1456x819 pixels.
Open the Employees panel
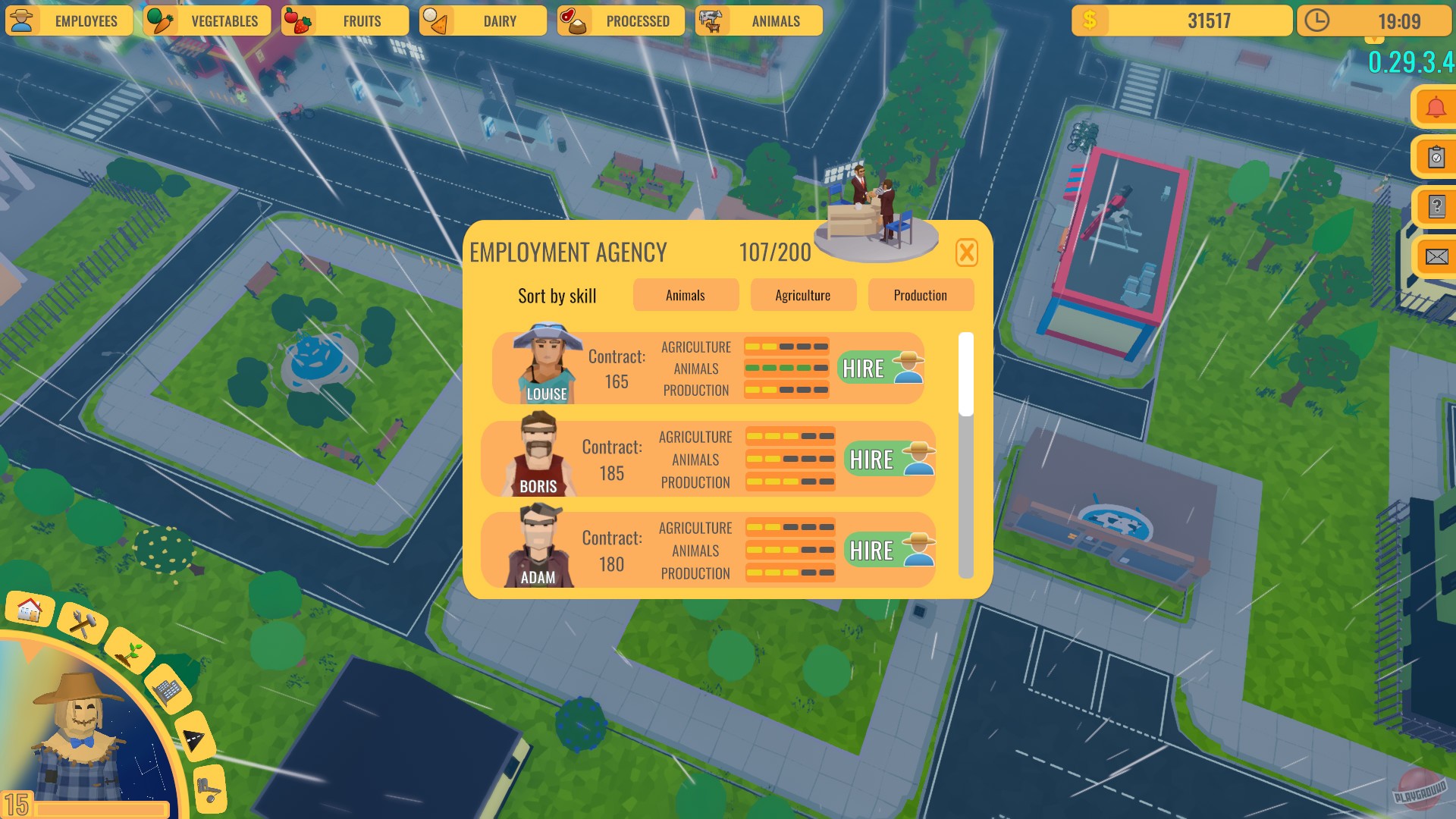[x=69, y=20]
